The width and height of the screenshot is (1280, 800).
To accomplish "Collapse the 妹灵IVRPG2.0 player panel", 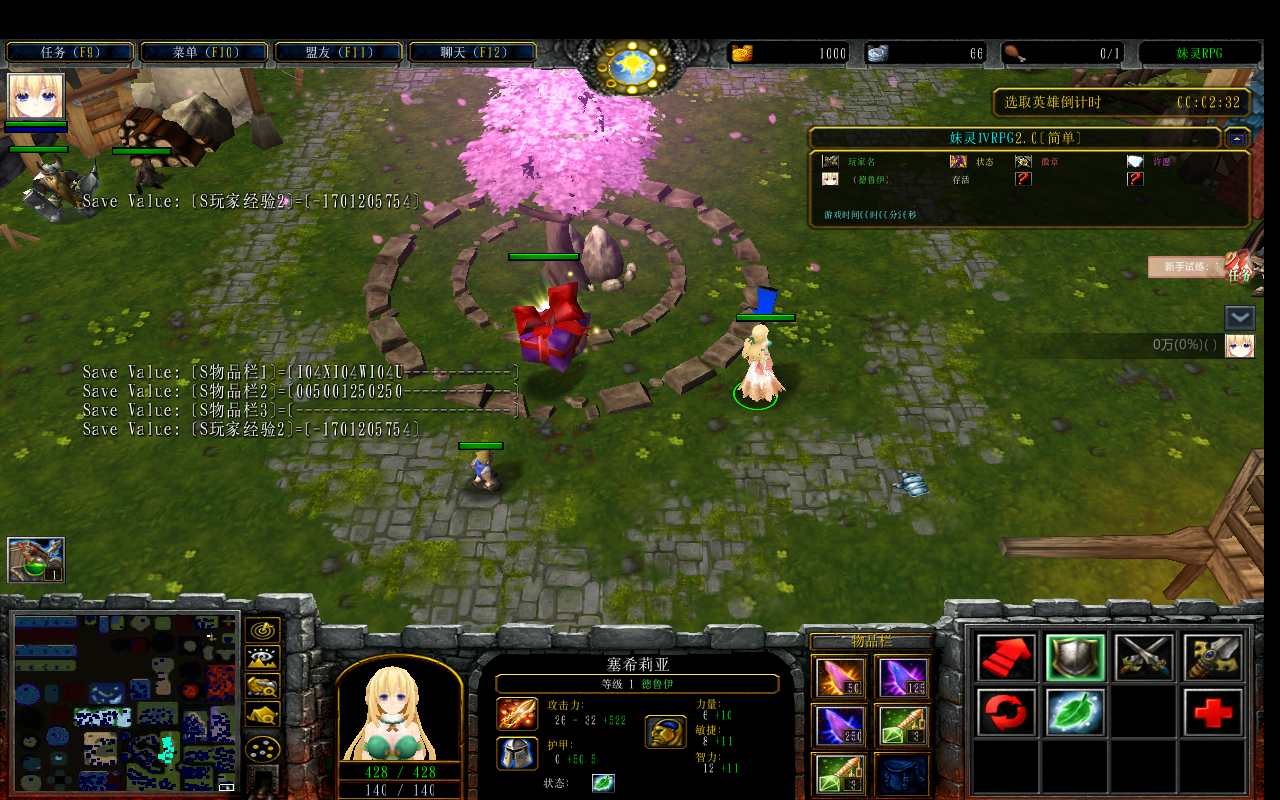I will pos(1239,138).
